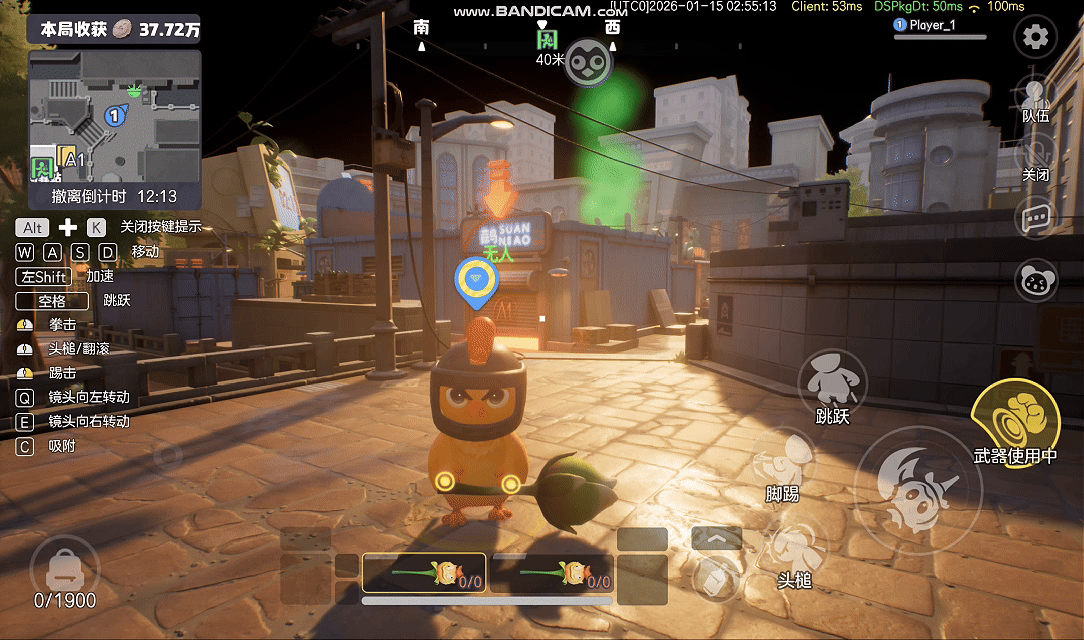
Task: Use the round bottle item button
Action: 717,577
